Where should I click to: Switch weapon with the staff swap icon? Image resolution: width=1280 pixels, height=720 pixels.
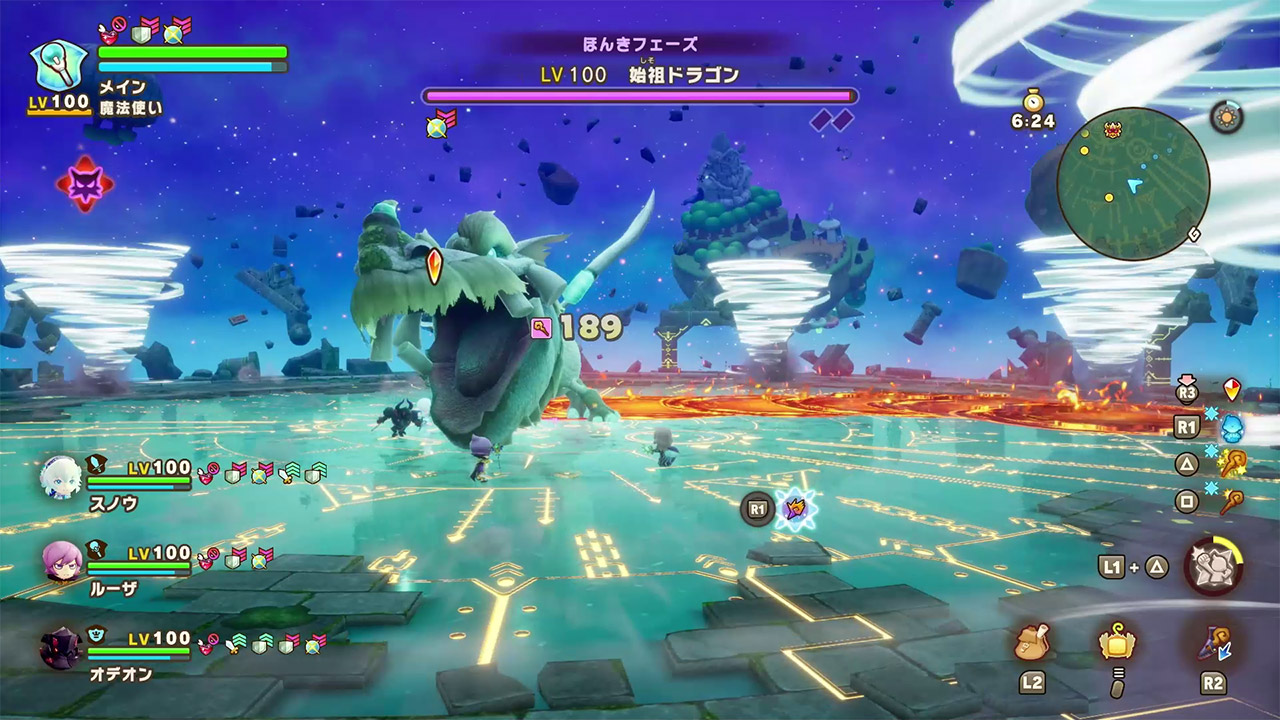tap(1213, 642)
